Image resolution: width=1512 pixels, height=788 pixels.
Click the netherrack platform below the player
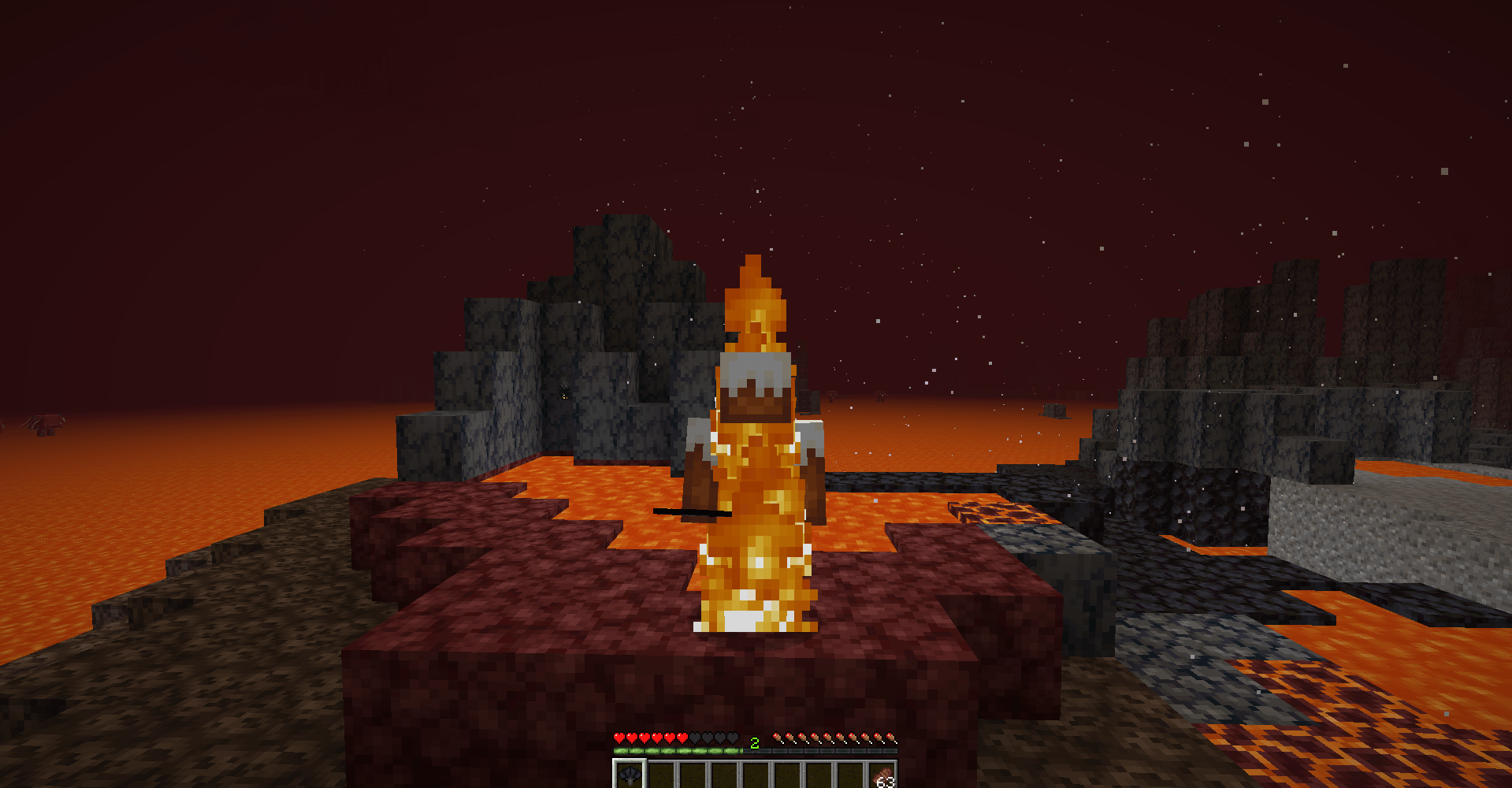click(552, 670)
